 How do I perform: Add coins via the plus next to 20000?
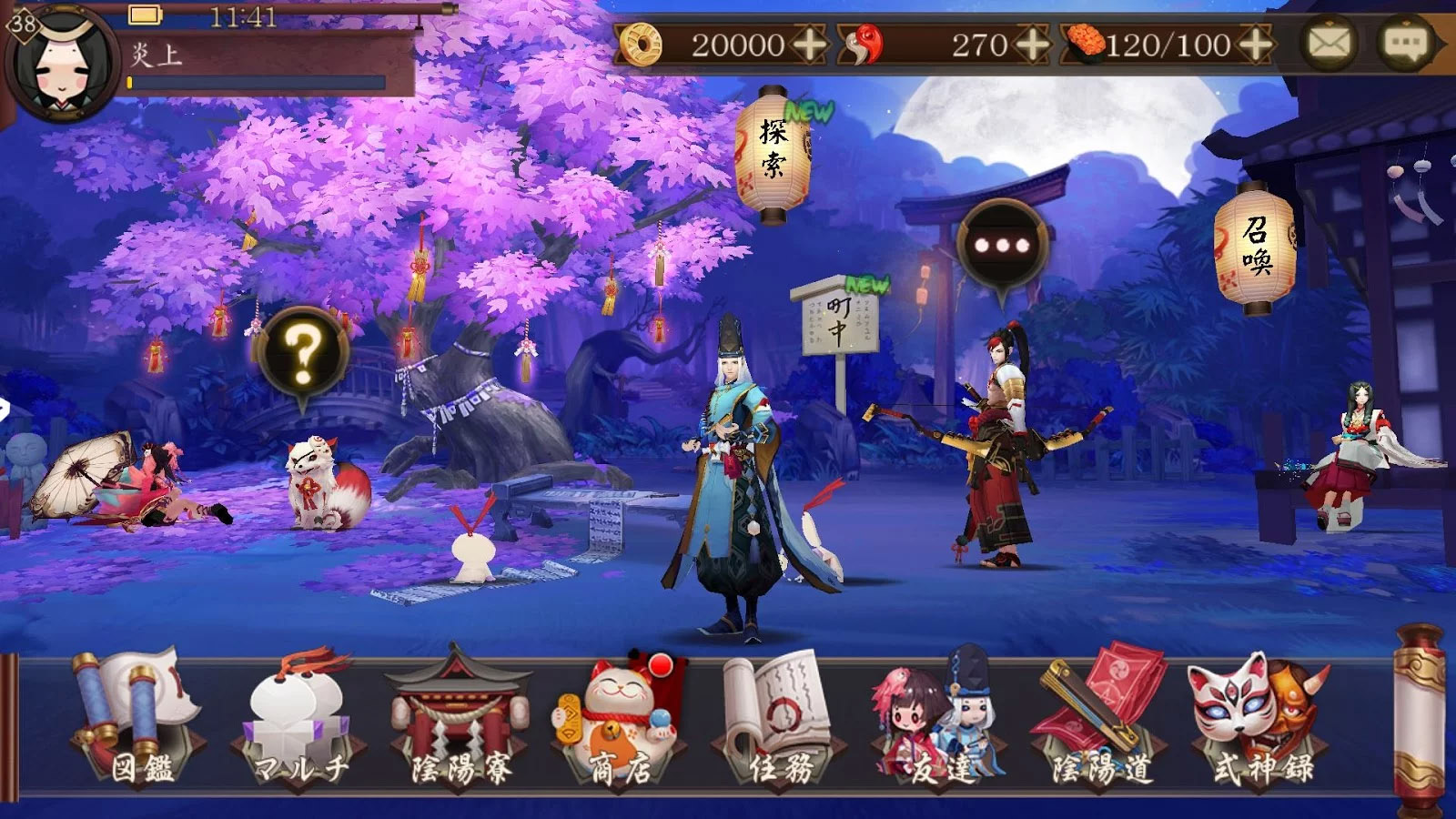point(811,41)
